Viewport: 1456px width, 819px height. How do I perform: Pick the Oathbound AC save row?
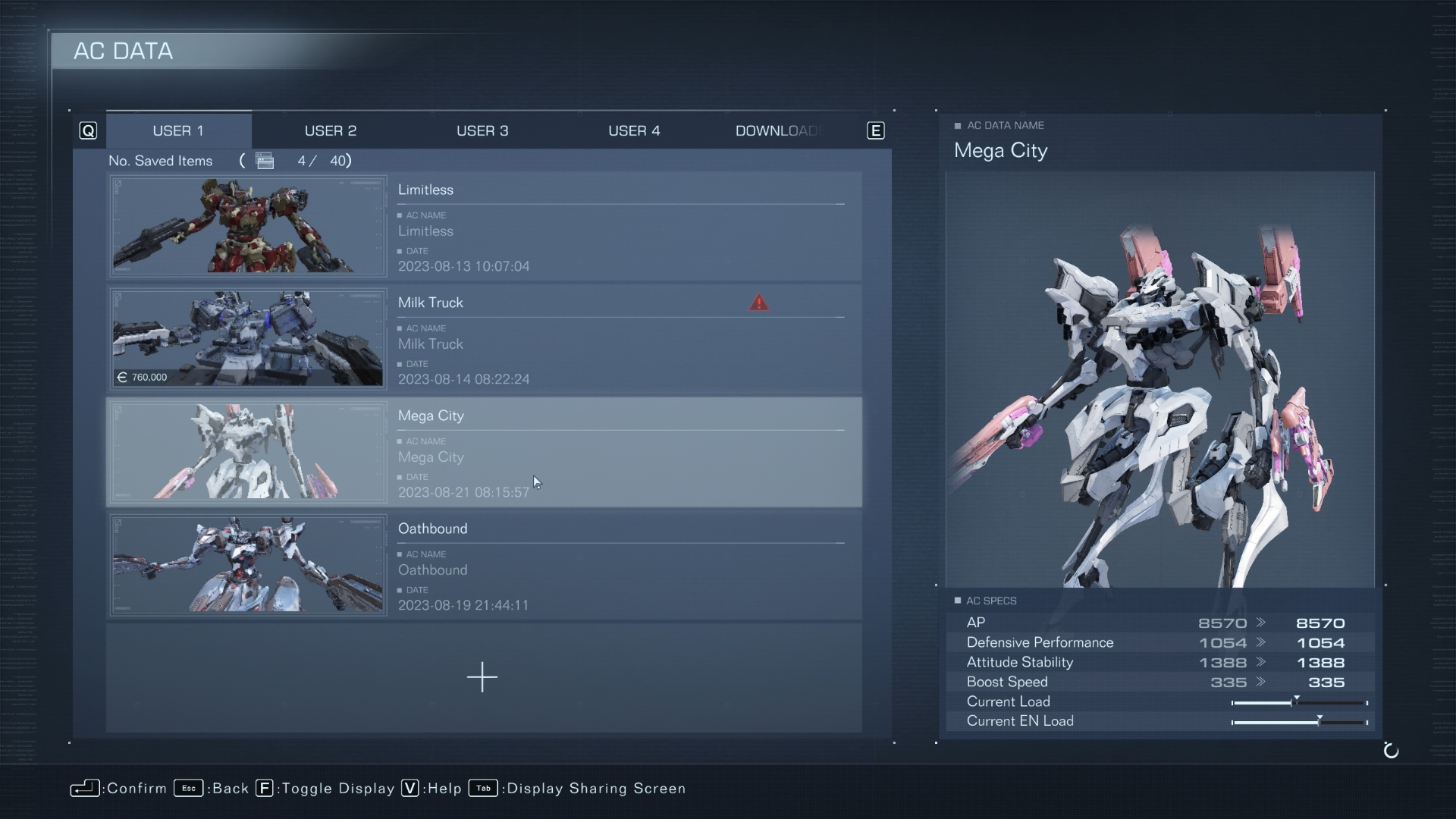coord(622,566)
